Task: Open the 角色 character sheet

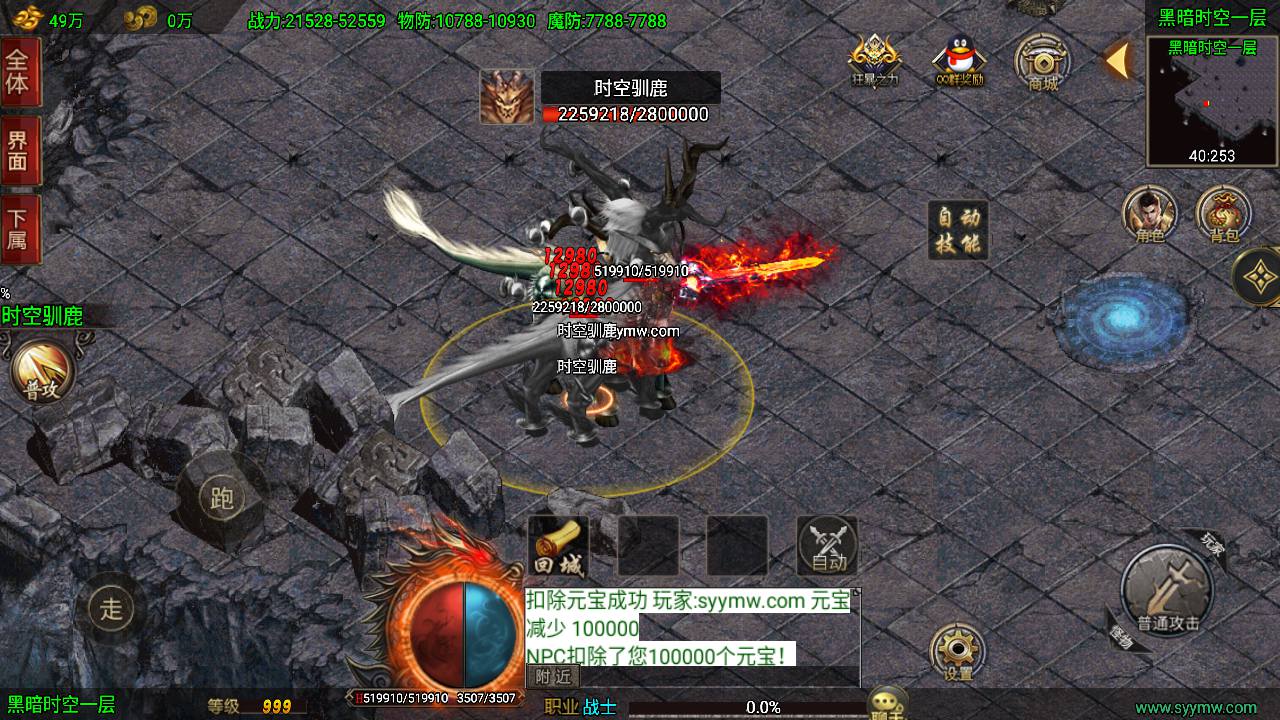Action: pos(1149,214)
